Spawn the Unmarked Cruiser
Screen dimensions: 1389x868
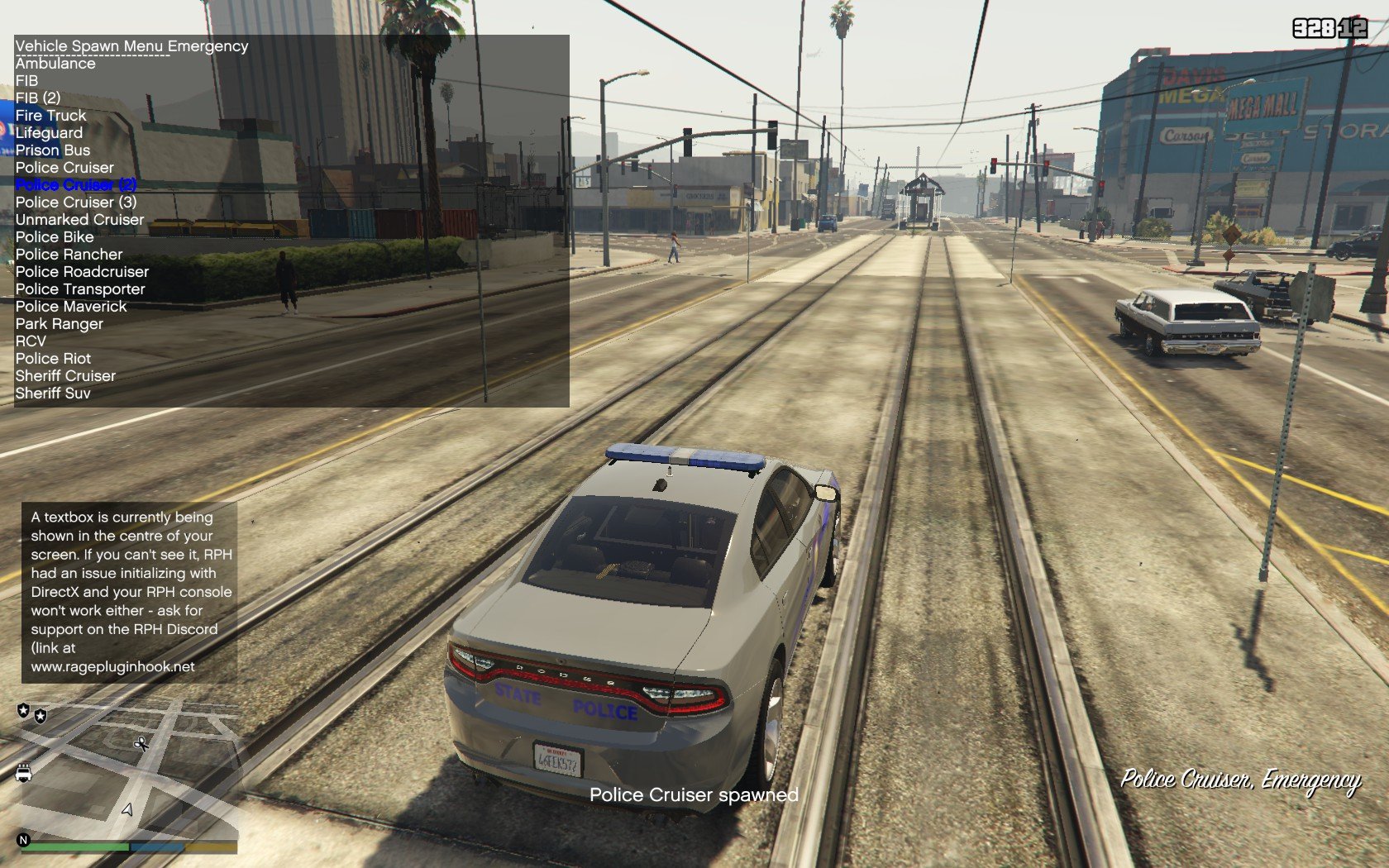79,220
